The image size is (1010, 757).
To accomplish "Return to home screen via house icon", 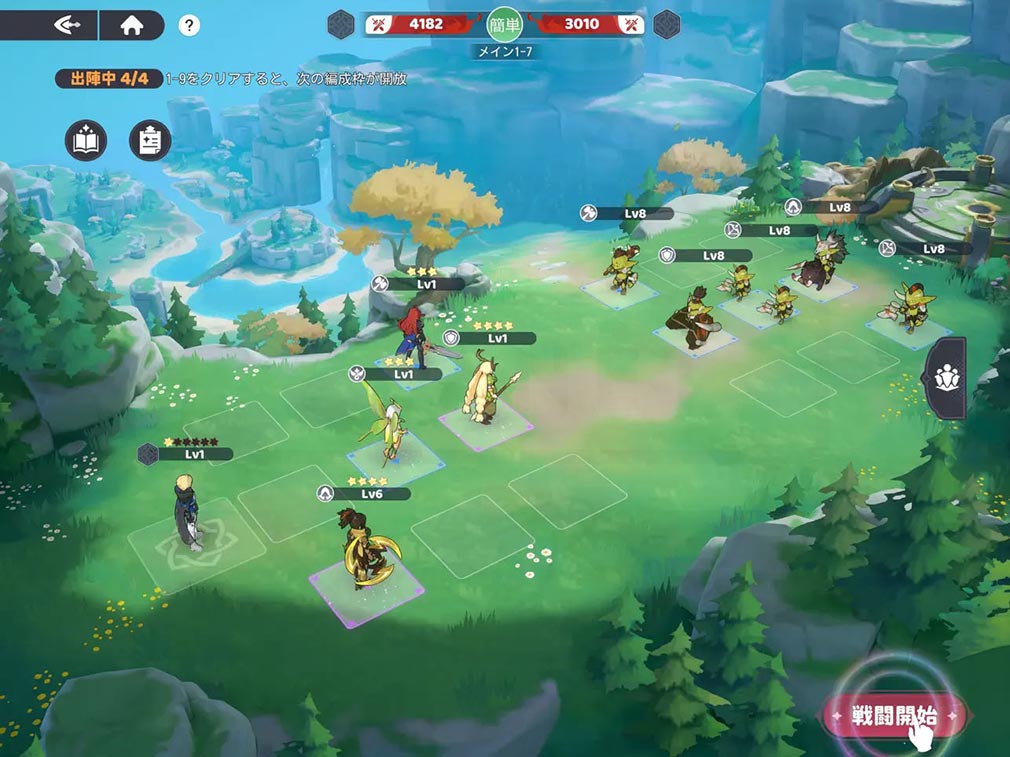I will pos(132,25).
